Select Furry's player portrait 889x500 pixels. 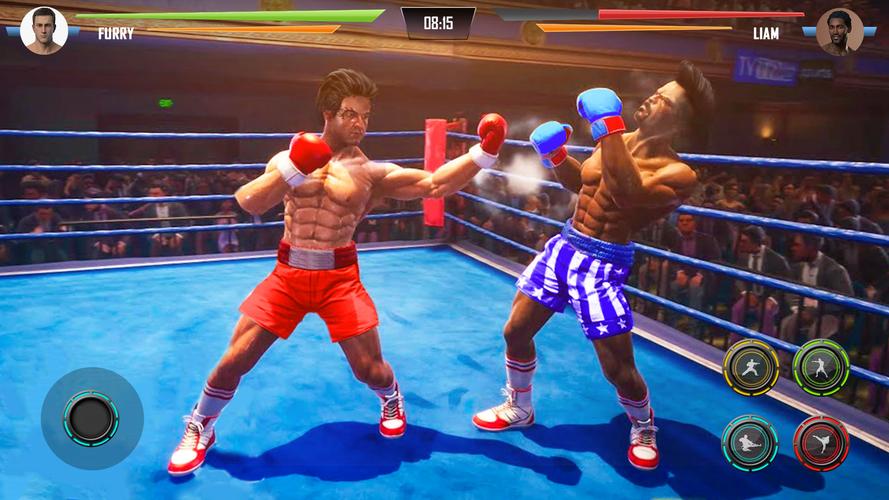(43, 30)
